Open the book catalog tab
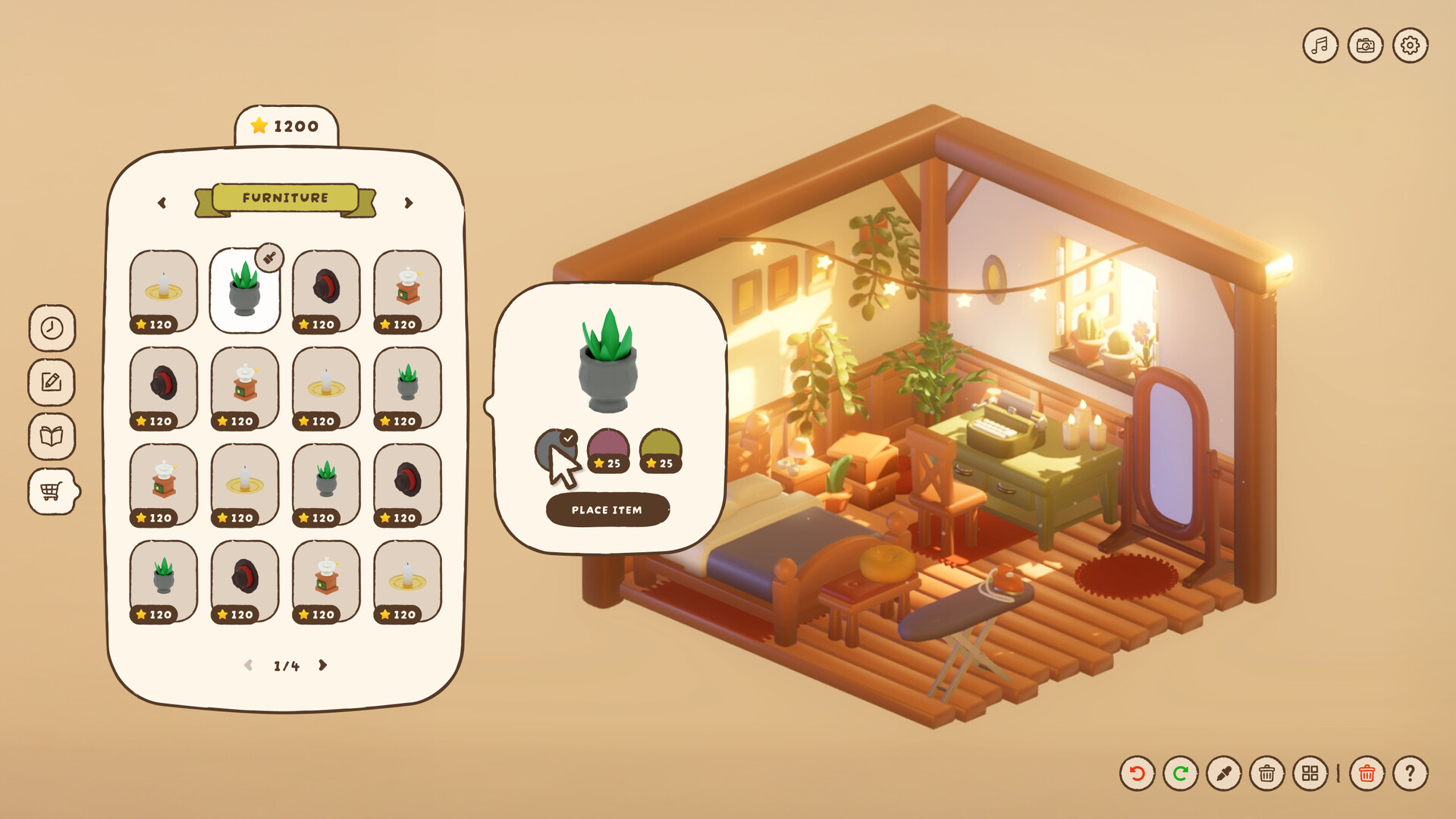 (x=52, y=436)
